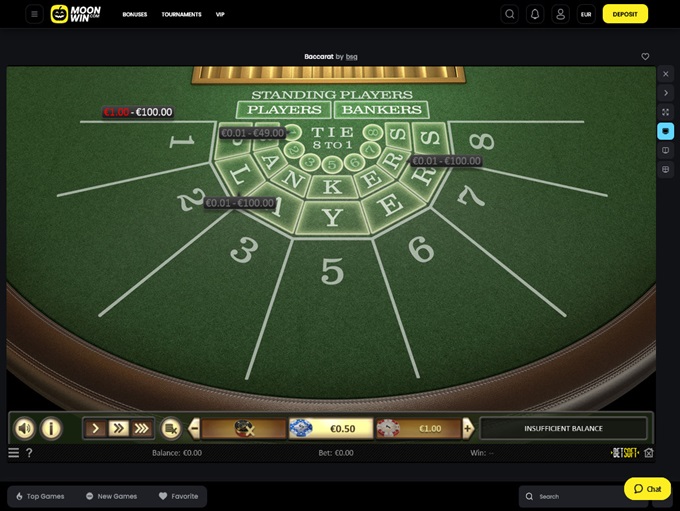Set the fastest triple-arrow game speed
This screenshot has height=511, width=680.
[142, 429]
